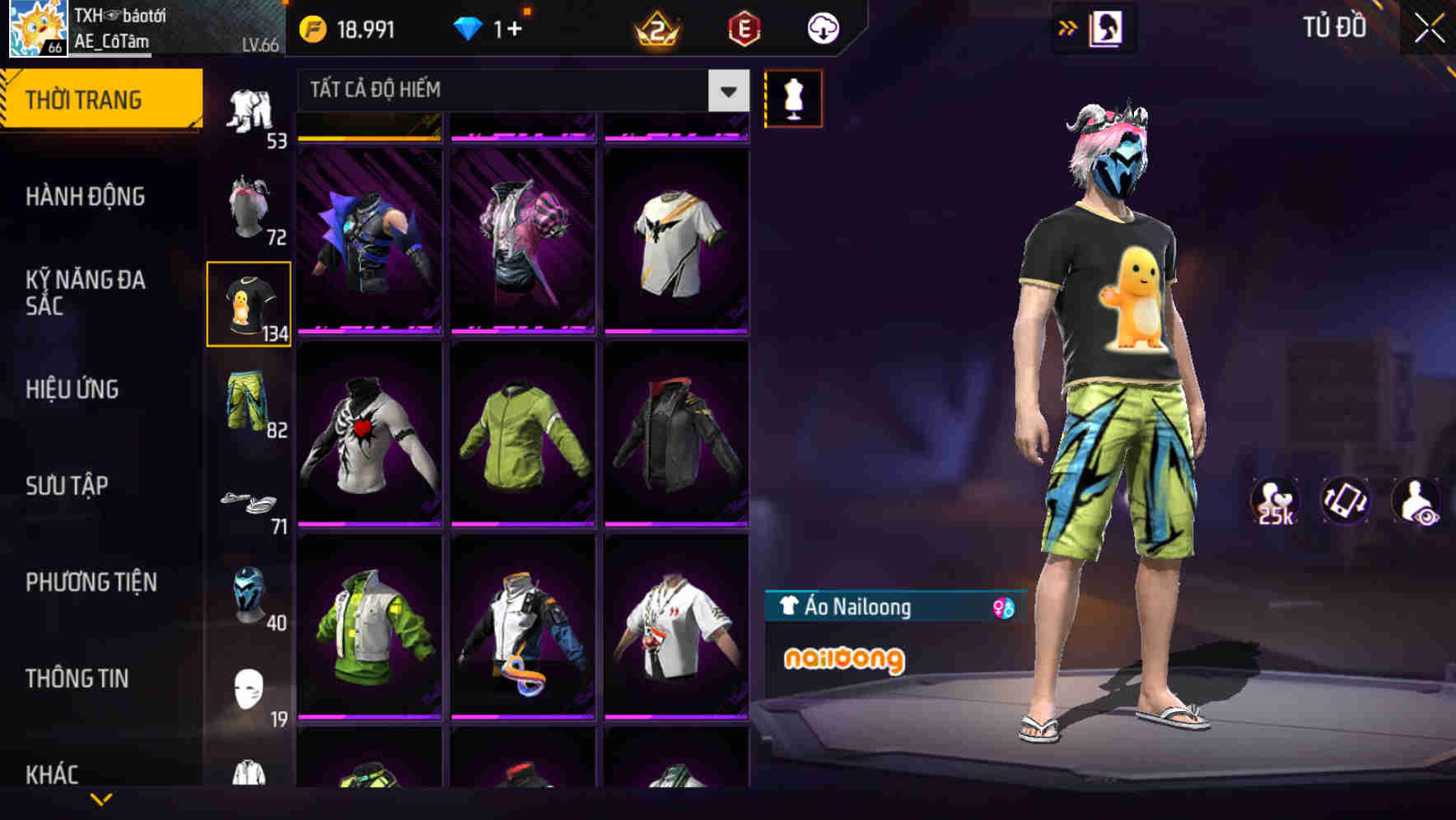Click the nailoong brand logo link
This screenshot has width=1456, height=820.
pyautogui.click(x=845, y=659)
